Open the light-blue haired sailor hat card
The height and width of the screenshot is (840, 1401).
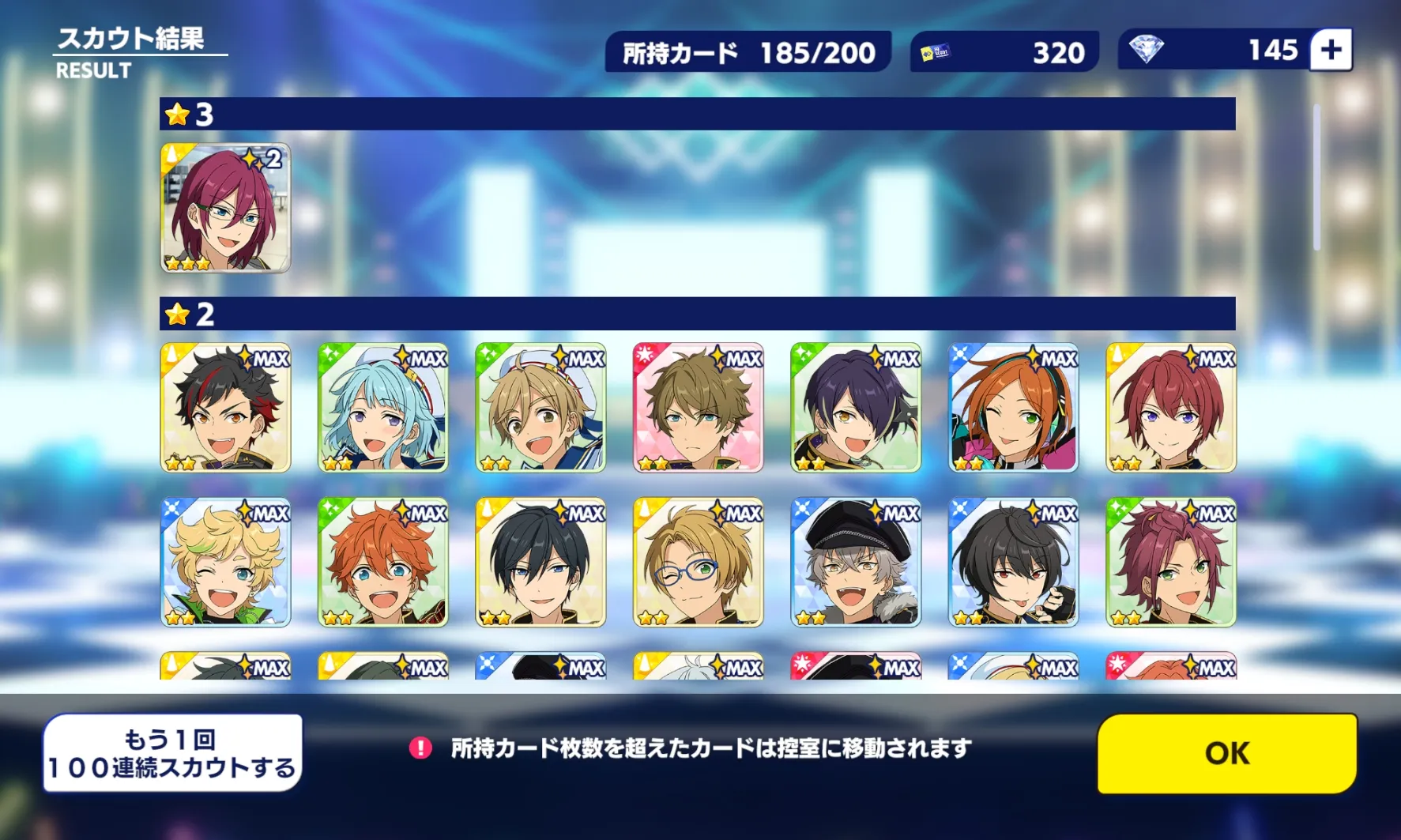tap(383, 408)
